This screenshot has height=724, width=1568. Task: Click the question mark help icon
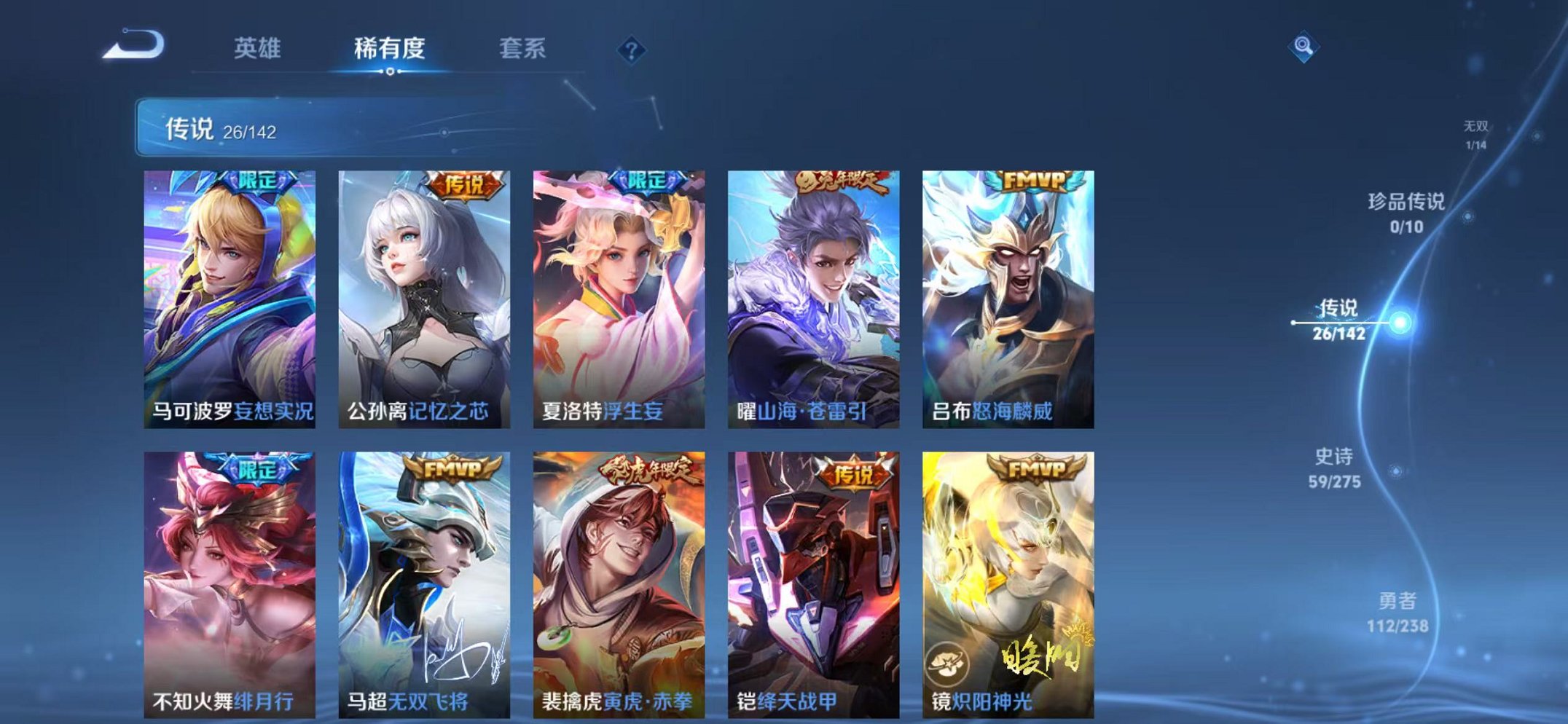point(633,50)
